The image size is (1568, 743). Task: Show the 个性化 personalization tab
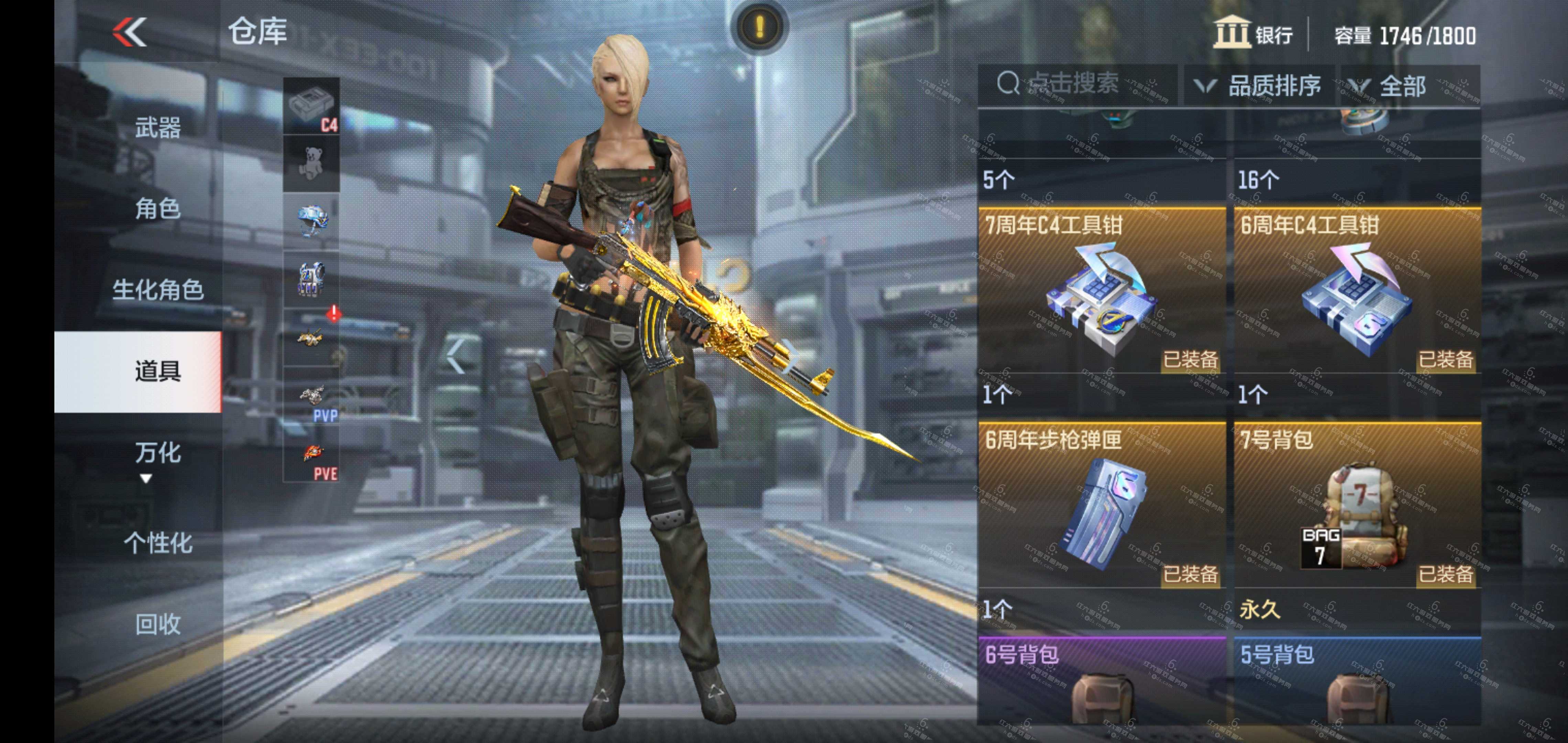point(157,543)
